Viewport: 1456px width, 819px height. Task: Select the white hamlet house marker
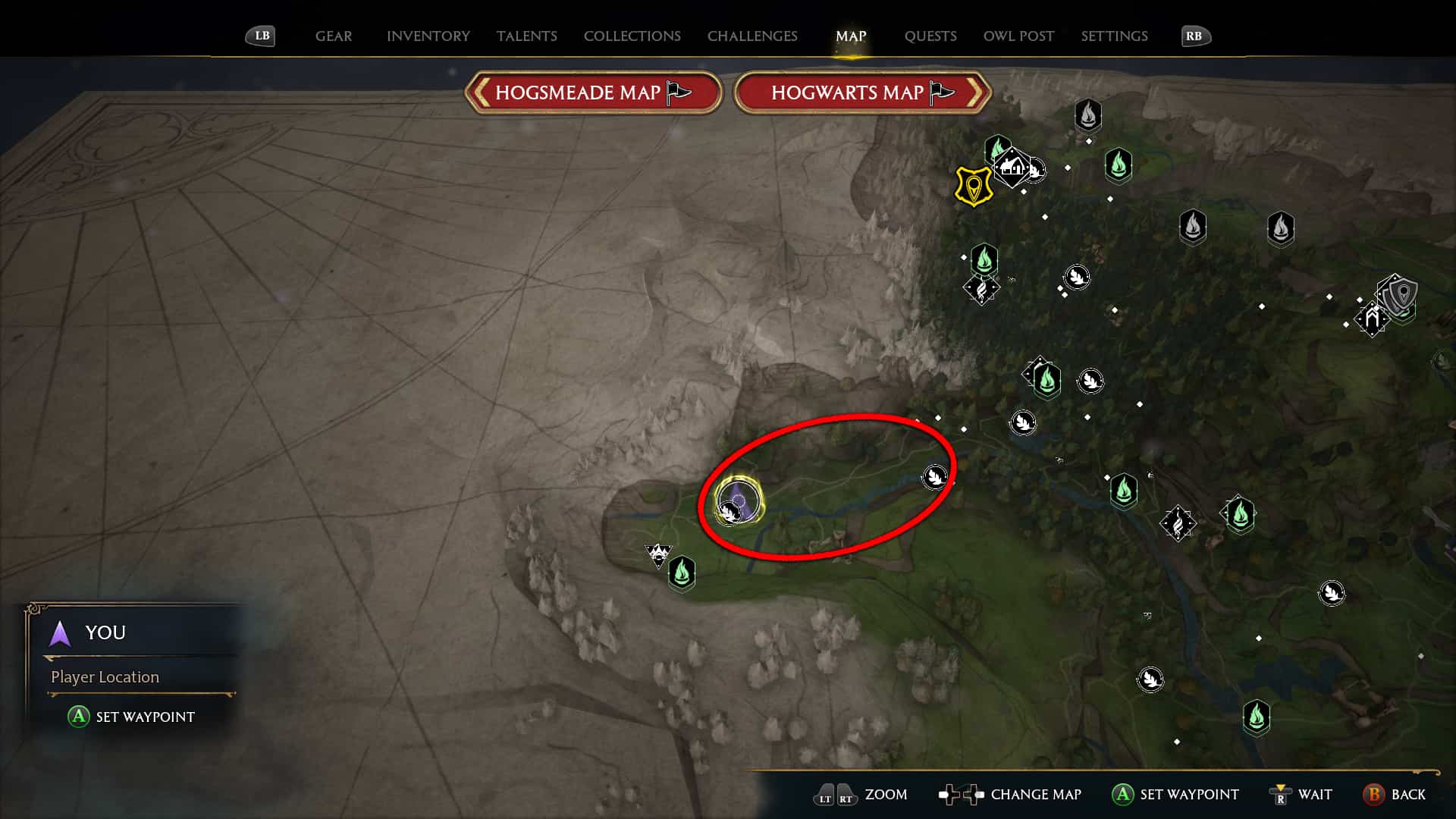1012,166
